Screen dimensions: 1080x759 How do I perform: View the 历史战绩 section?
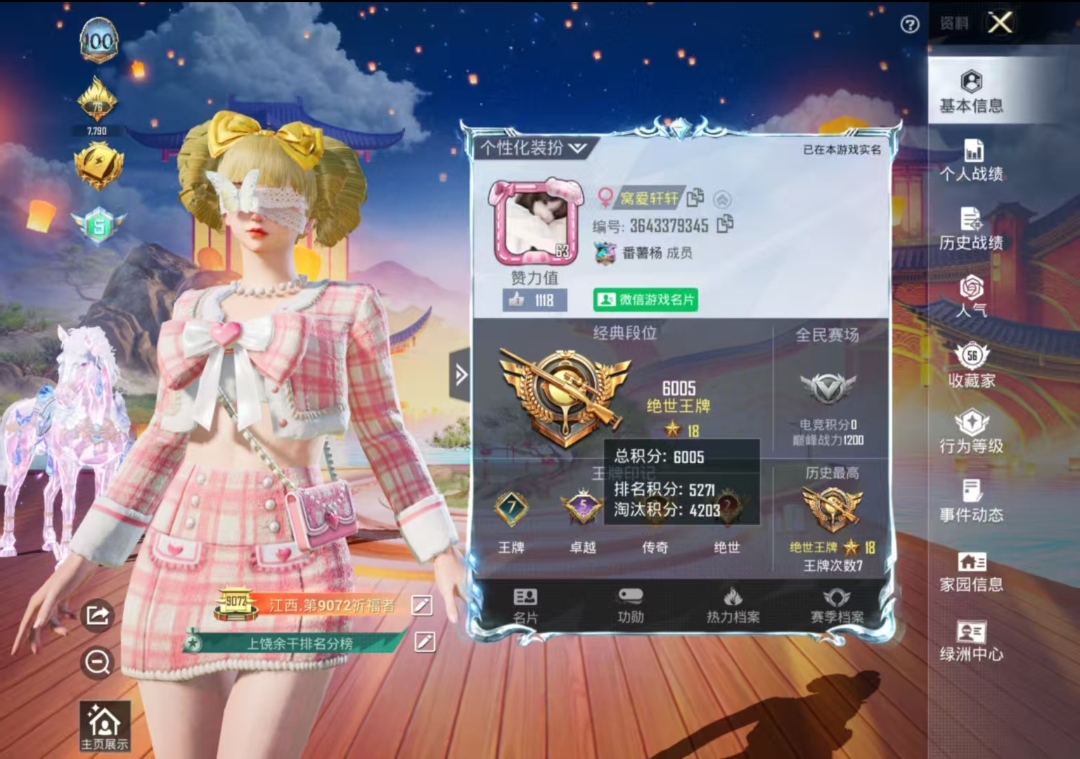pos(971,229)
